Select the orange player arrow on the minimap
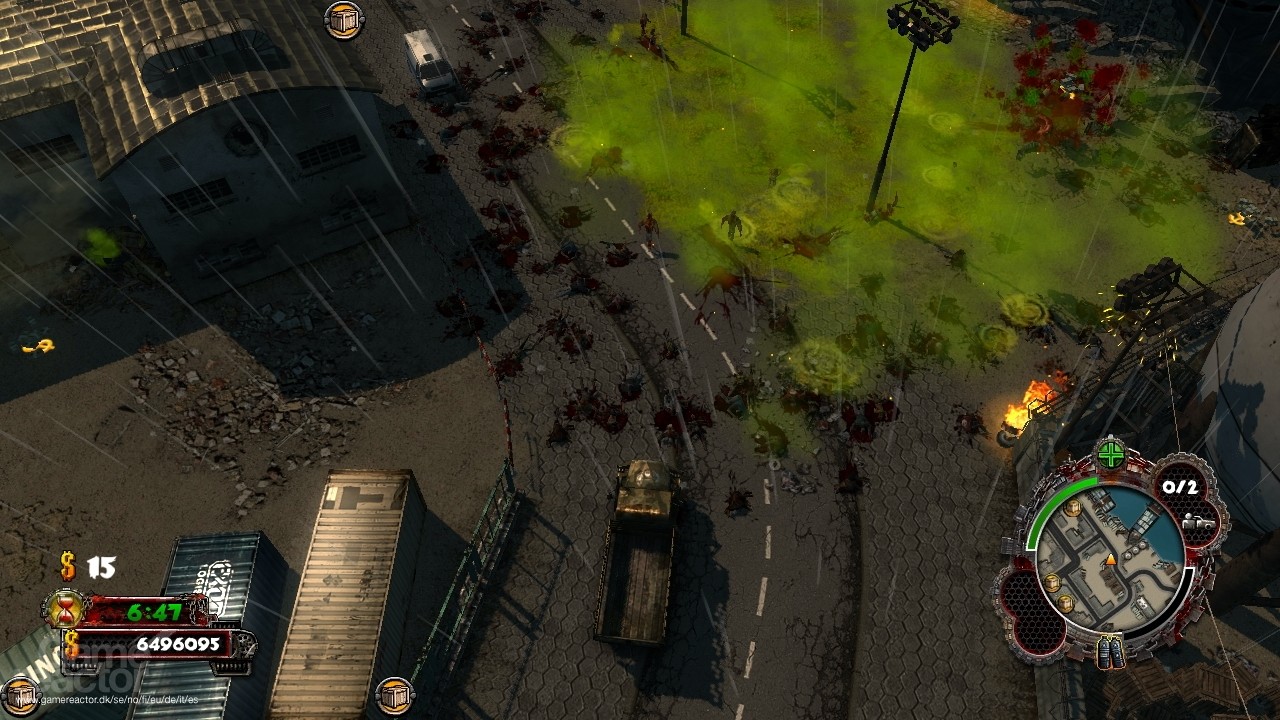1280x720 pixels. [1110, 560]
